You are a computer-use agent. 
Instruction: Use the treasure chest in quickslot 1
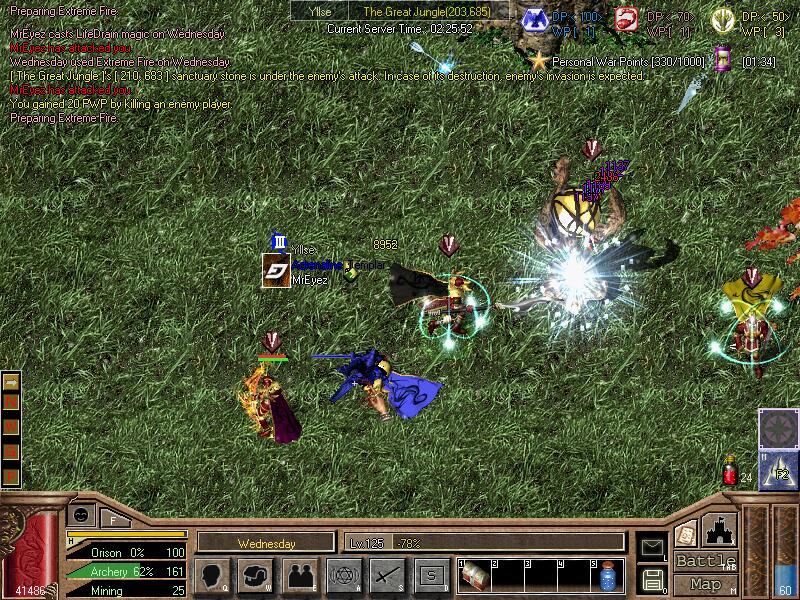tap(475, 576)
